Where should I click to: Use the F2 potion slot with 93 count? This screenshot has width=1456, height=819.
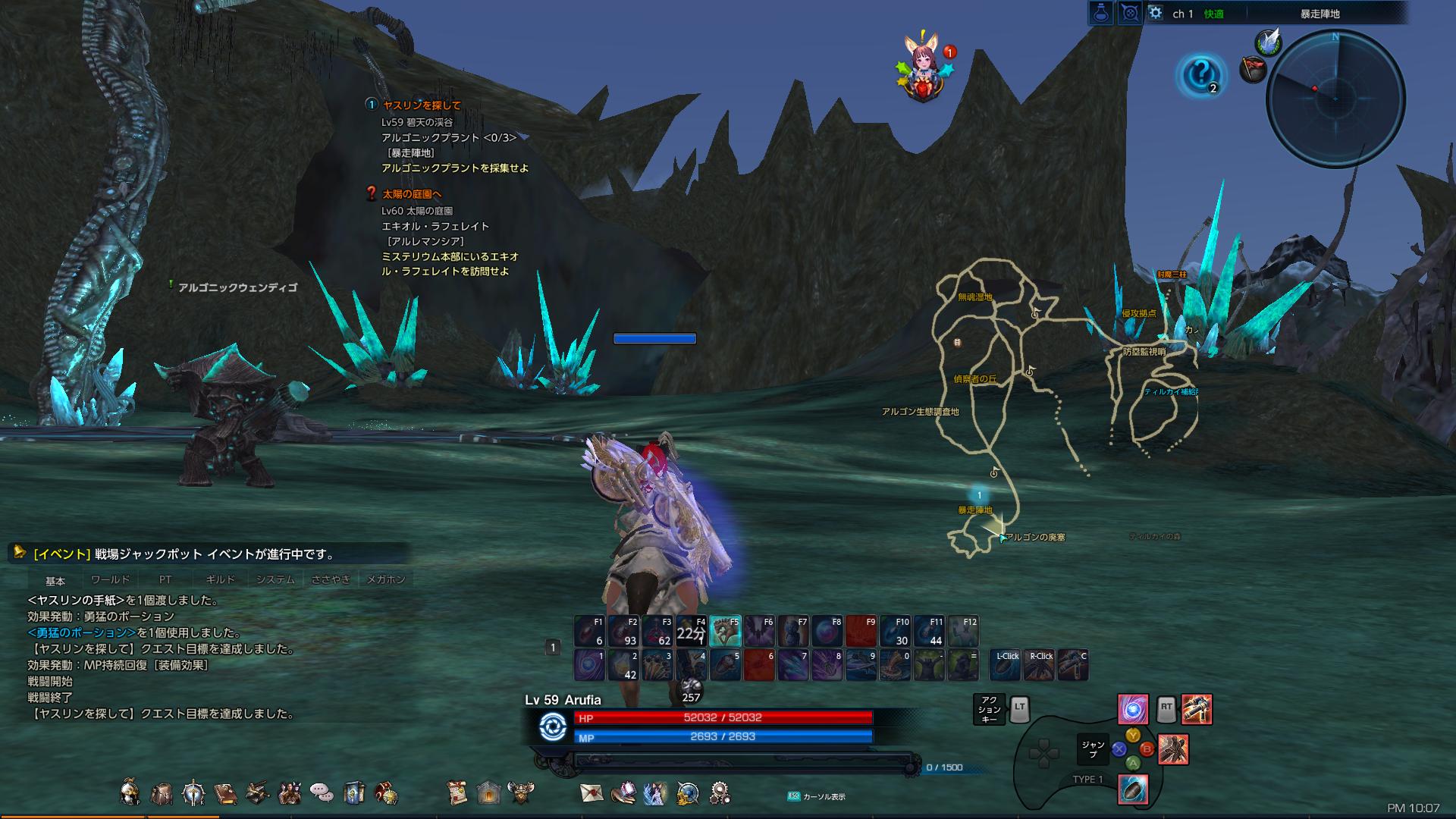click(623, 631)
